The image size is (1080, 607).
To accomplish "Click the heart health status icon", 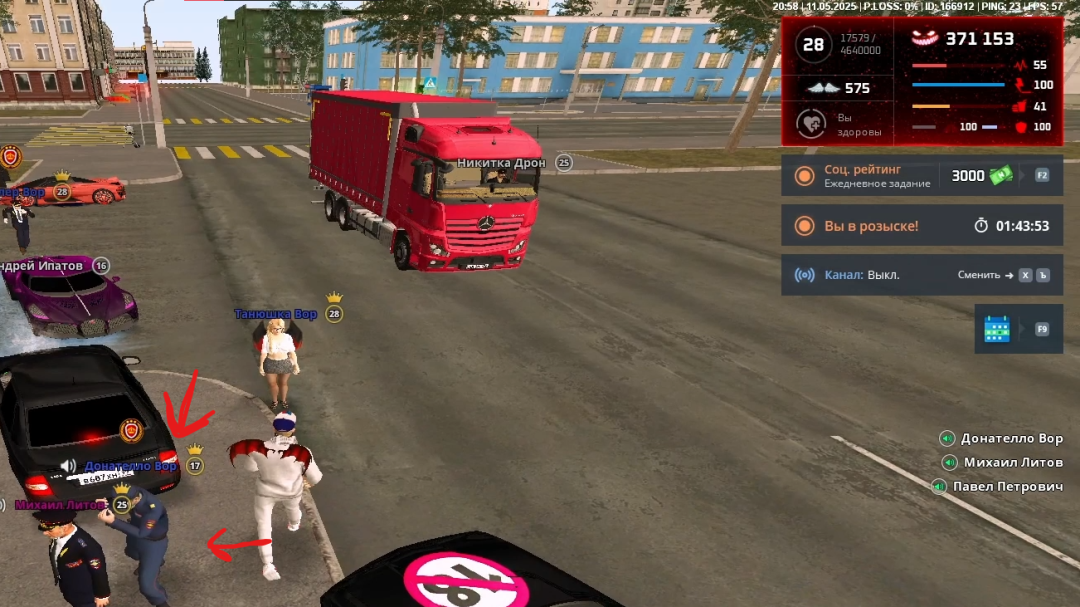I will [x=810, y=124].
